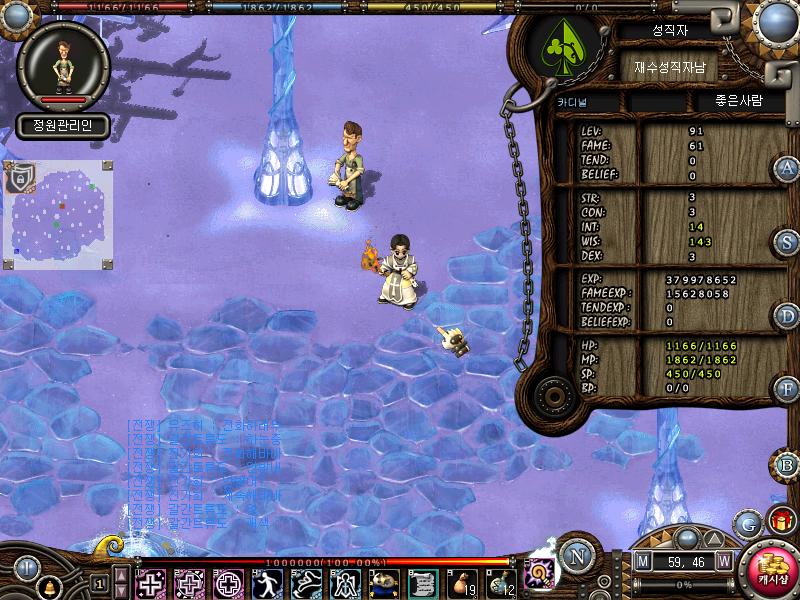
Task: Activate the spiral swirl skill icon
Action: coord(540,573)
